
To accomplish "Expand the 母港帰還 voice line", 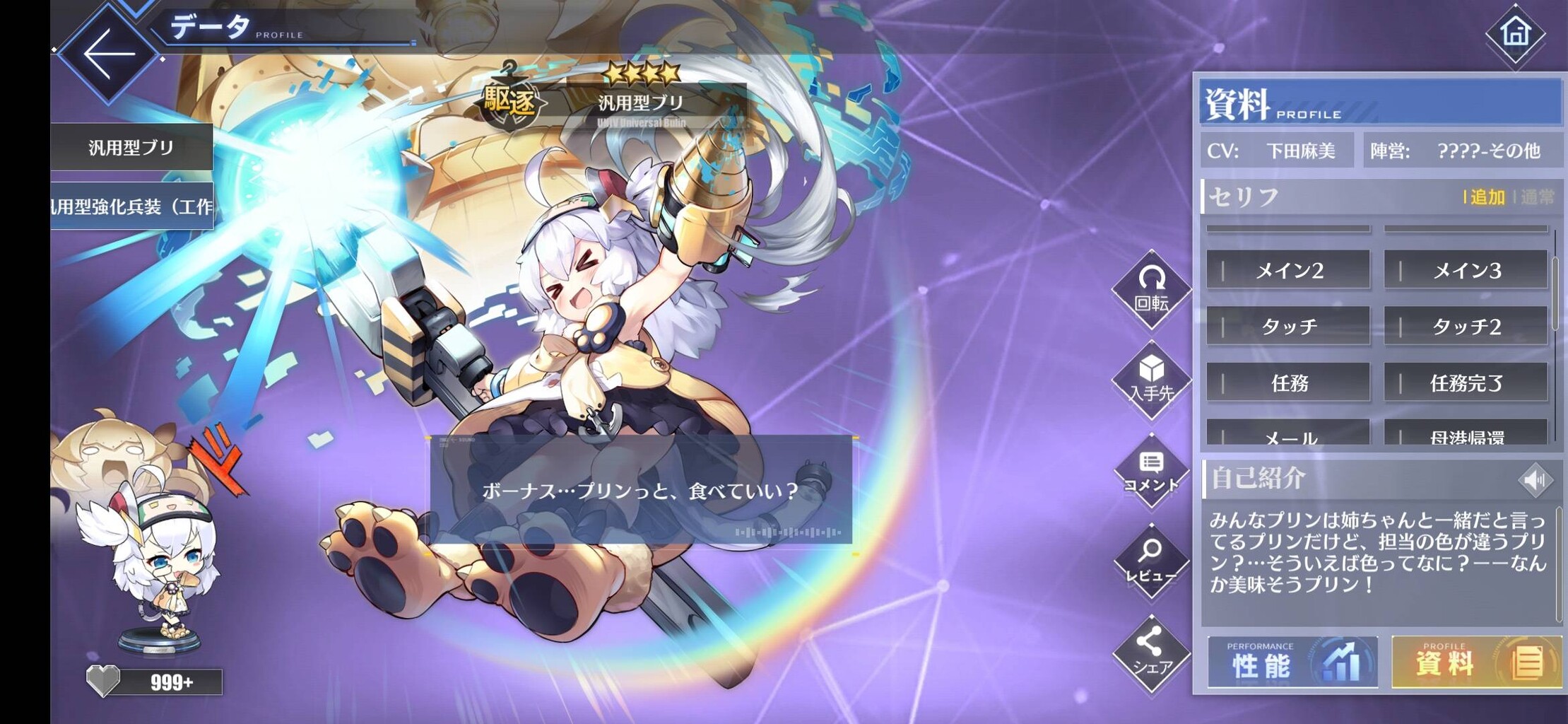I will tap(1466, 438).
